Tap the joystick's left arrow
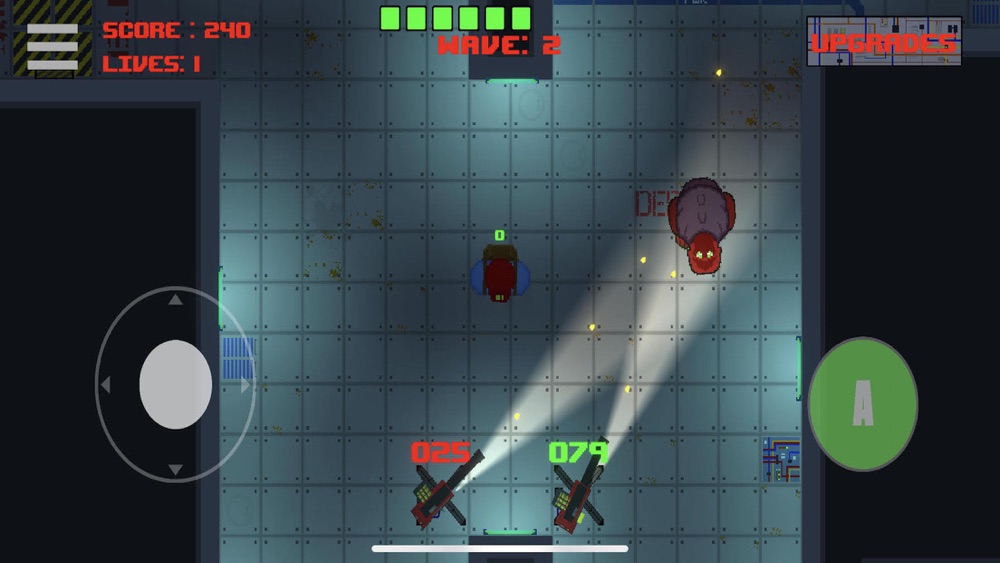Viewport: 1000px width, 563px height. 105,385
